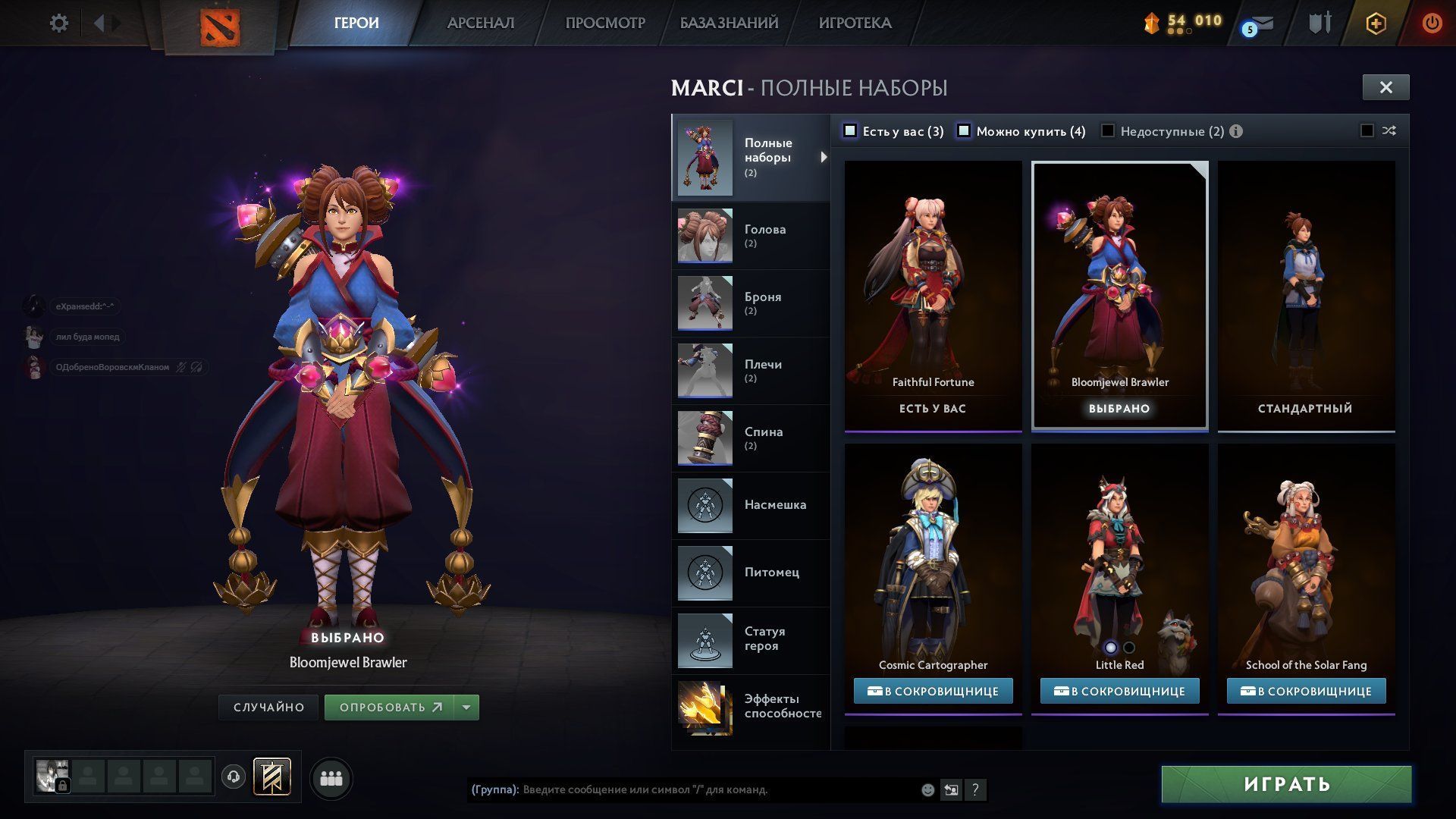The width and height of the screenshot is (1456, 819).
Task: Open the Просмотр tab
Action: point(604,24)
